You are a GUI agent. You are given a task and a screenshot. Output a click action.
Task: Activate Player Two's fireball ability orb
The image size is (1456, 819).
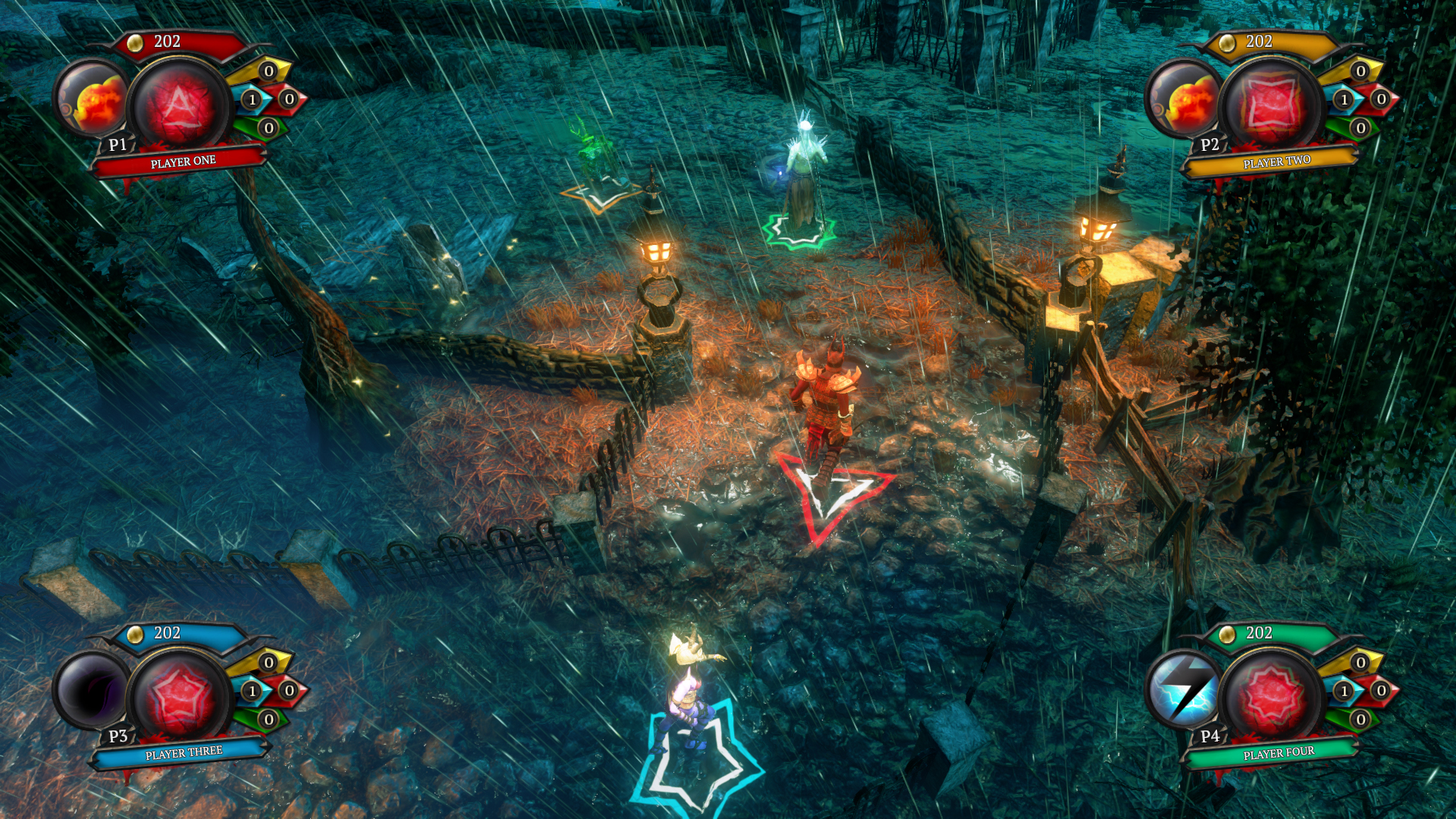click(1185, 99)
